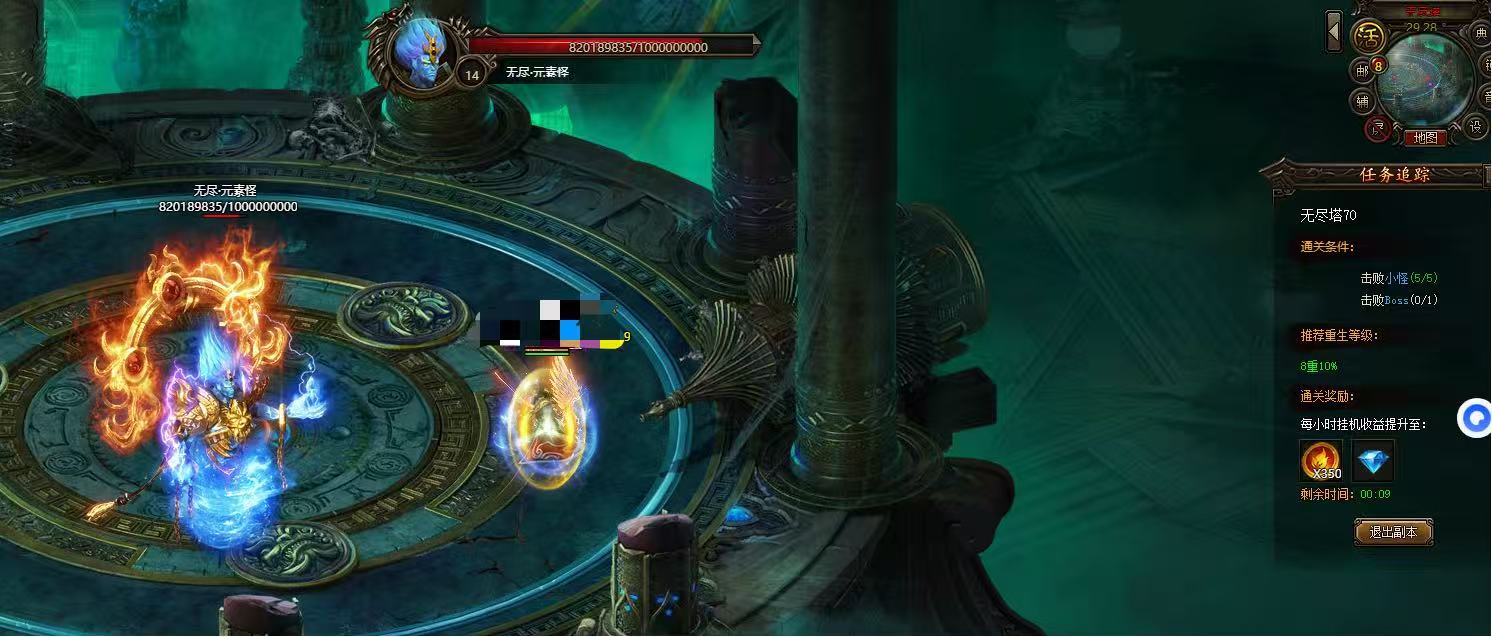Screen dimensions: 1492x637
Task: Click the Boss link in clear conditions
Action: [1396, 300]
